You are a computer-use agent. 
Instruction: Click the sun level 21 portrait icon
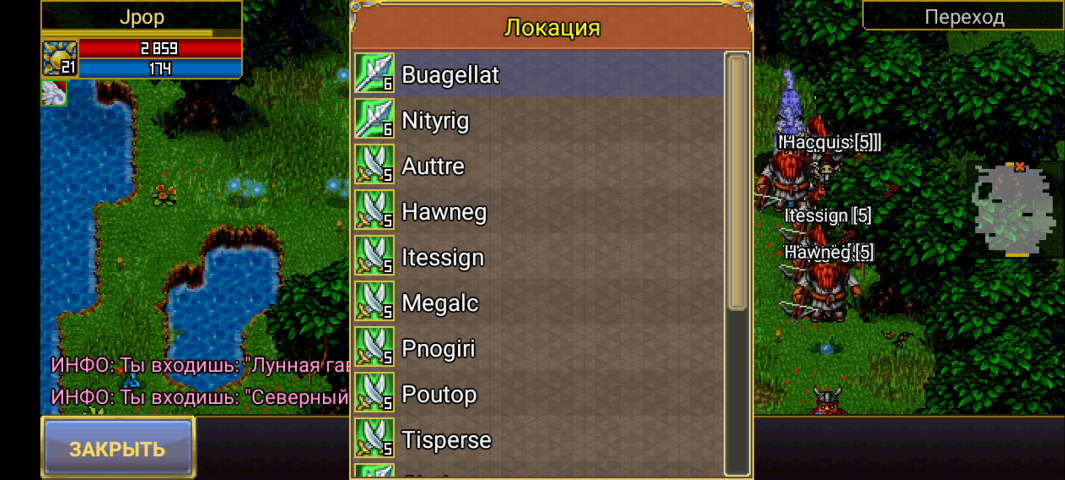click(x=59, y=58)
